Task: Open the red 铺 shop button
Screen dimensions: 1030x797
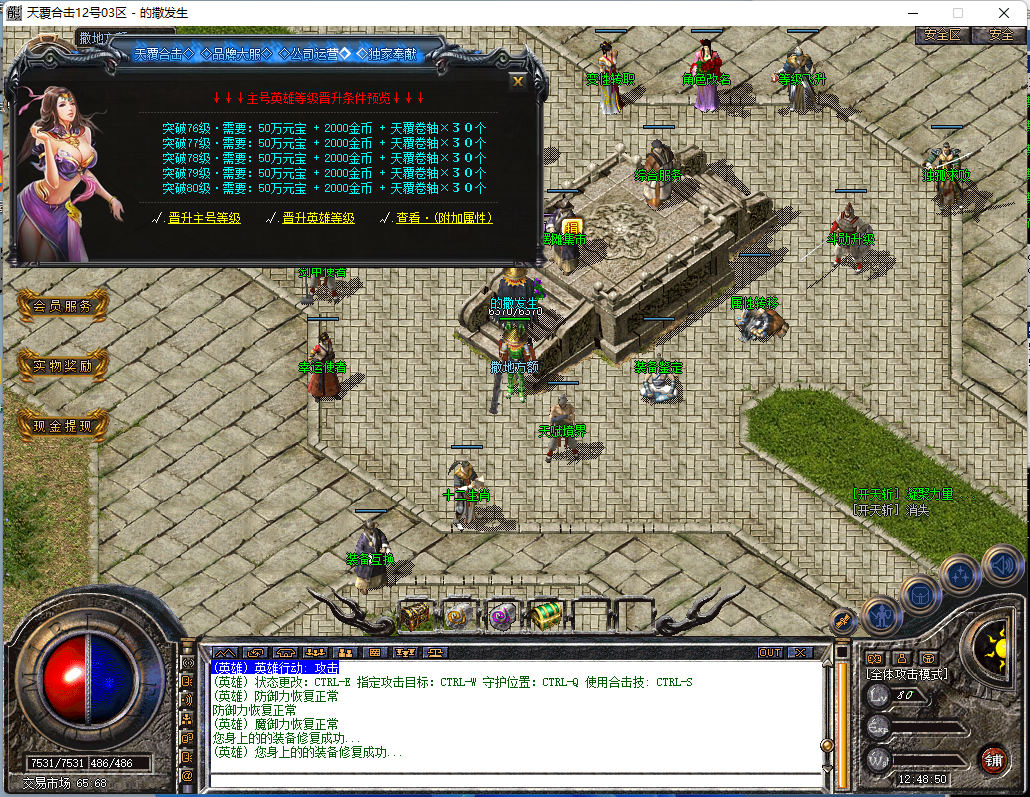Action: pyautogui.click(x=992, y=758)
